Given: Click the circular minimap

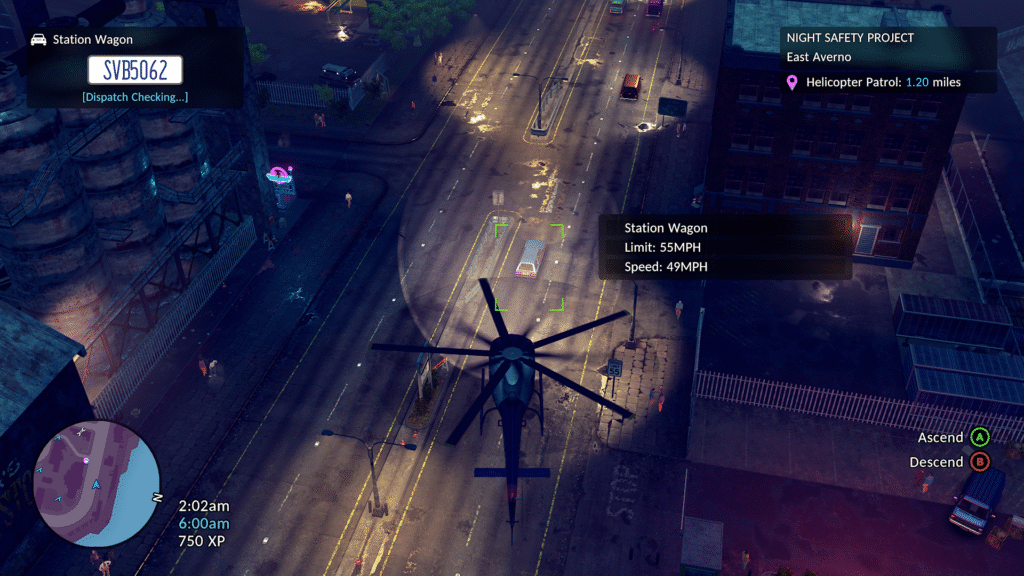Looking at the screenshot, I should [96, 483].
